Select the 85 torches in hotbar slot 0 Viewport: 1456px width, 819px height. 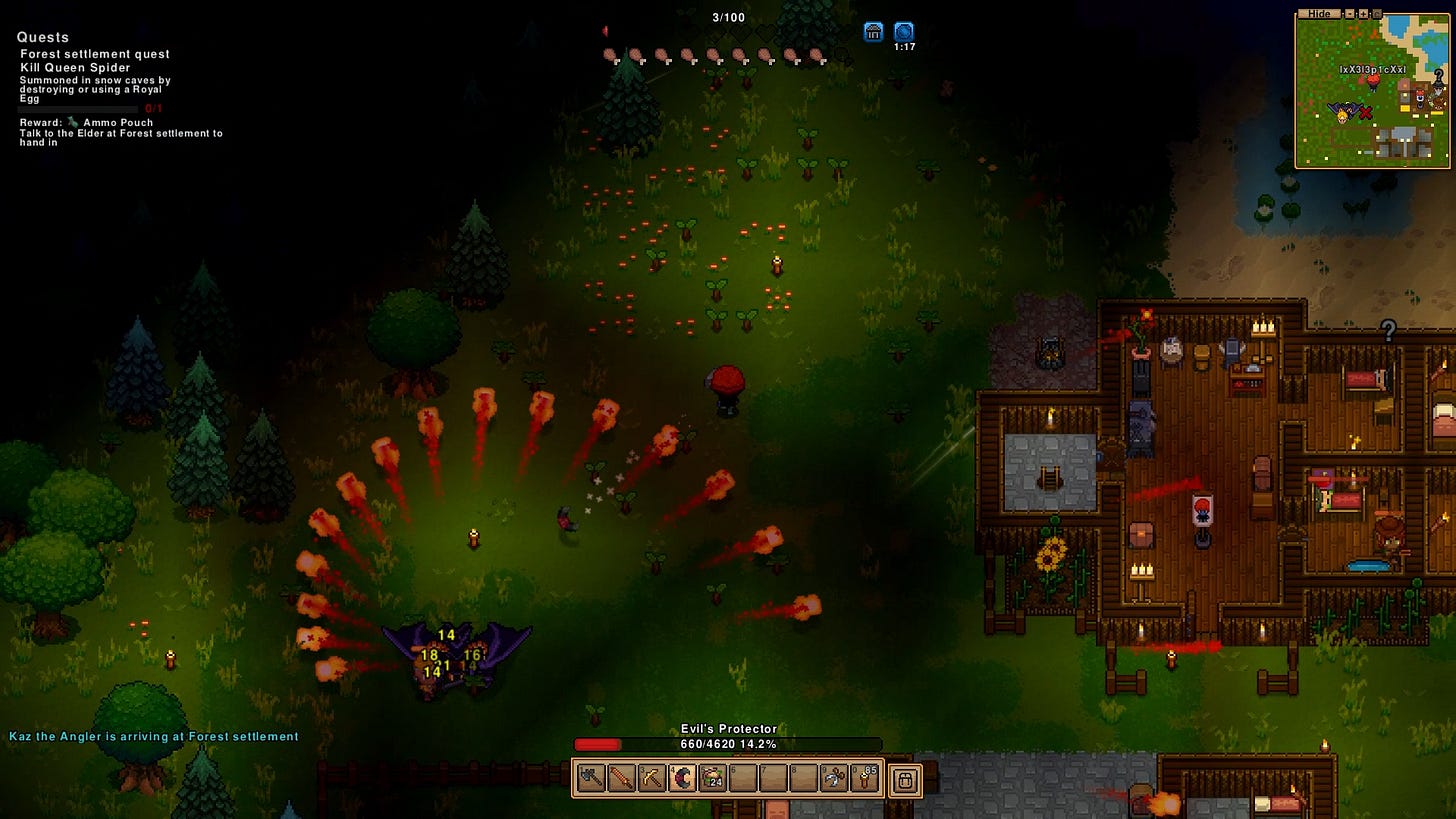coord(866,777)
